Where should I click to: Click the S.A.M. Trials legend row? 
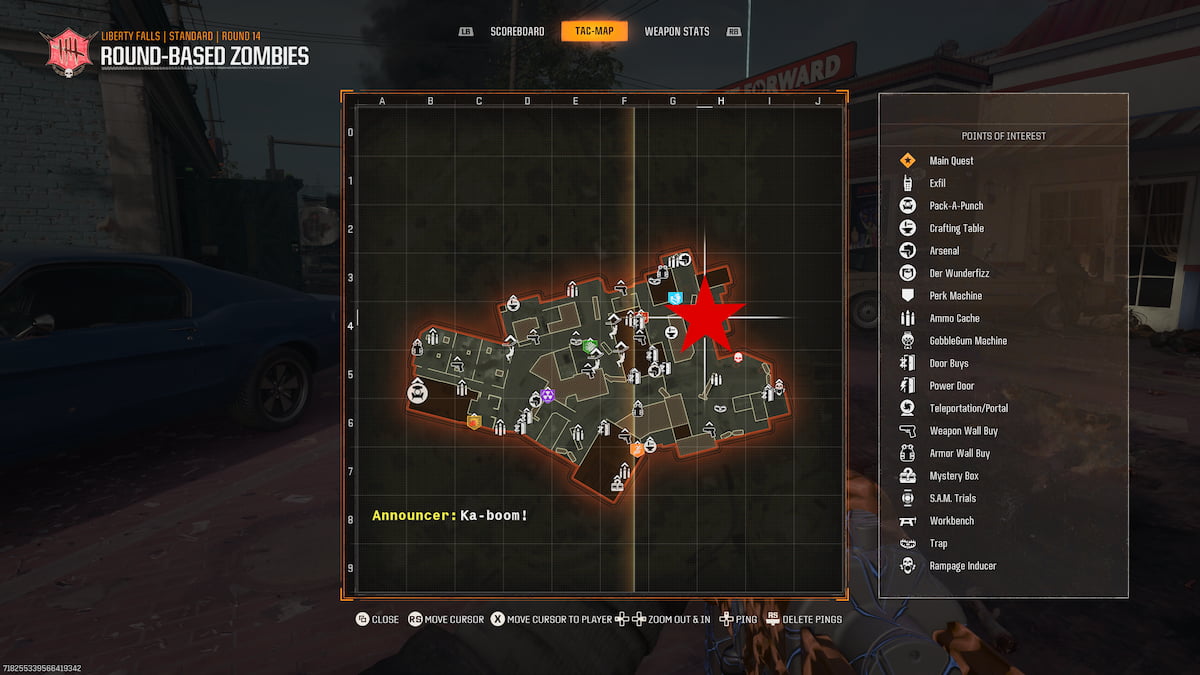click(x=952, y=498)
